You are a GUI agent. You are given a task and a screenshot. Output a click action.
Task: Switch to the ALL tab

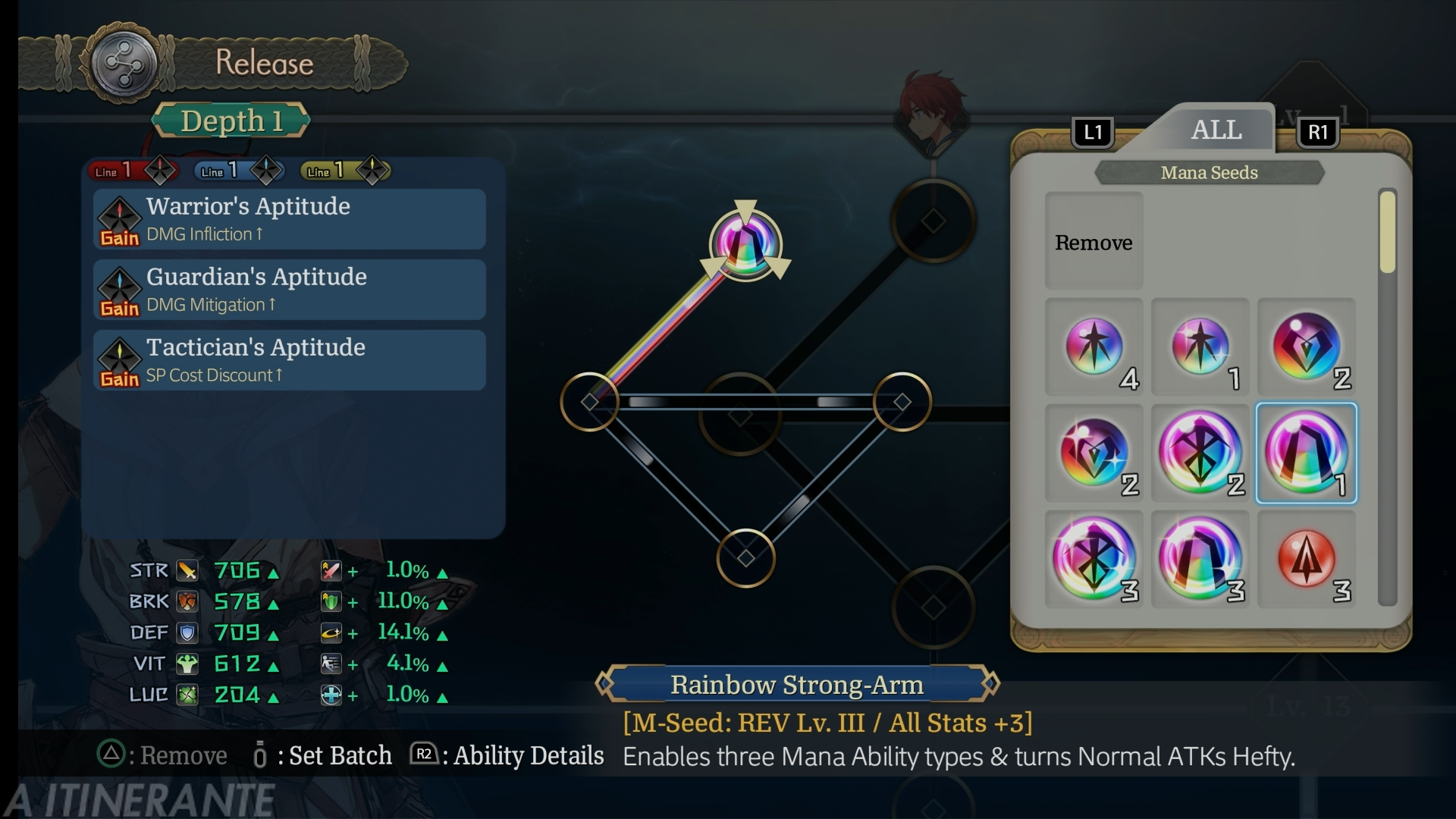(x=1216, y=130)
